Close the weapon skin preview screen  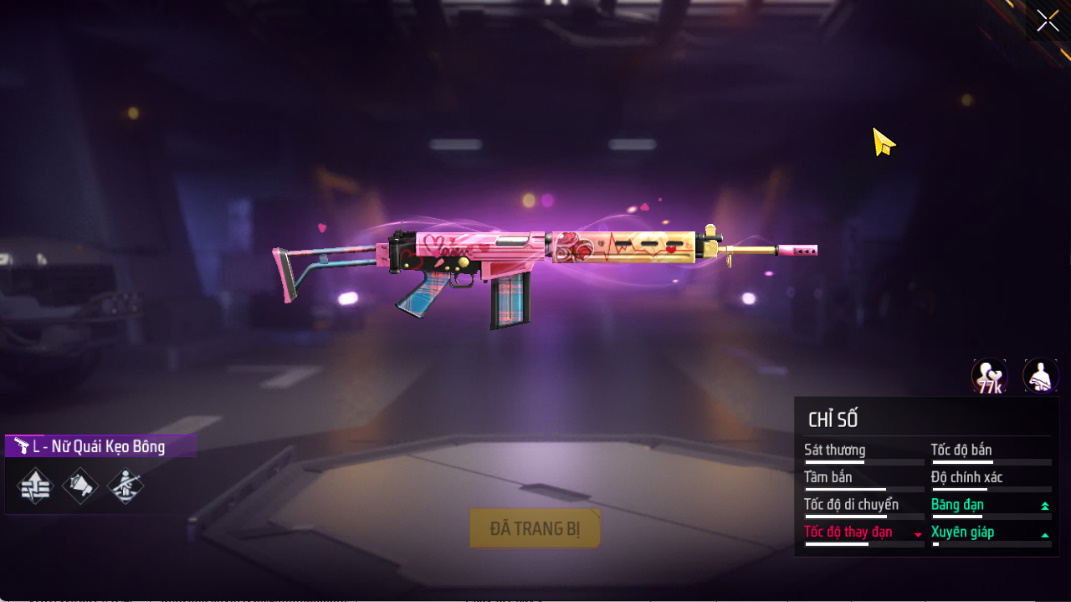point(1047,21)
